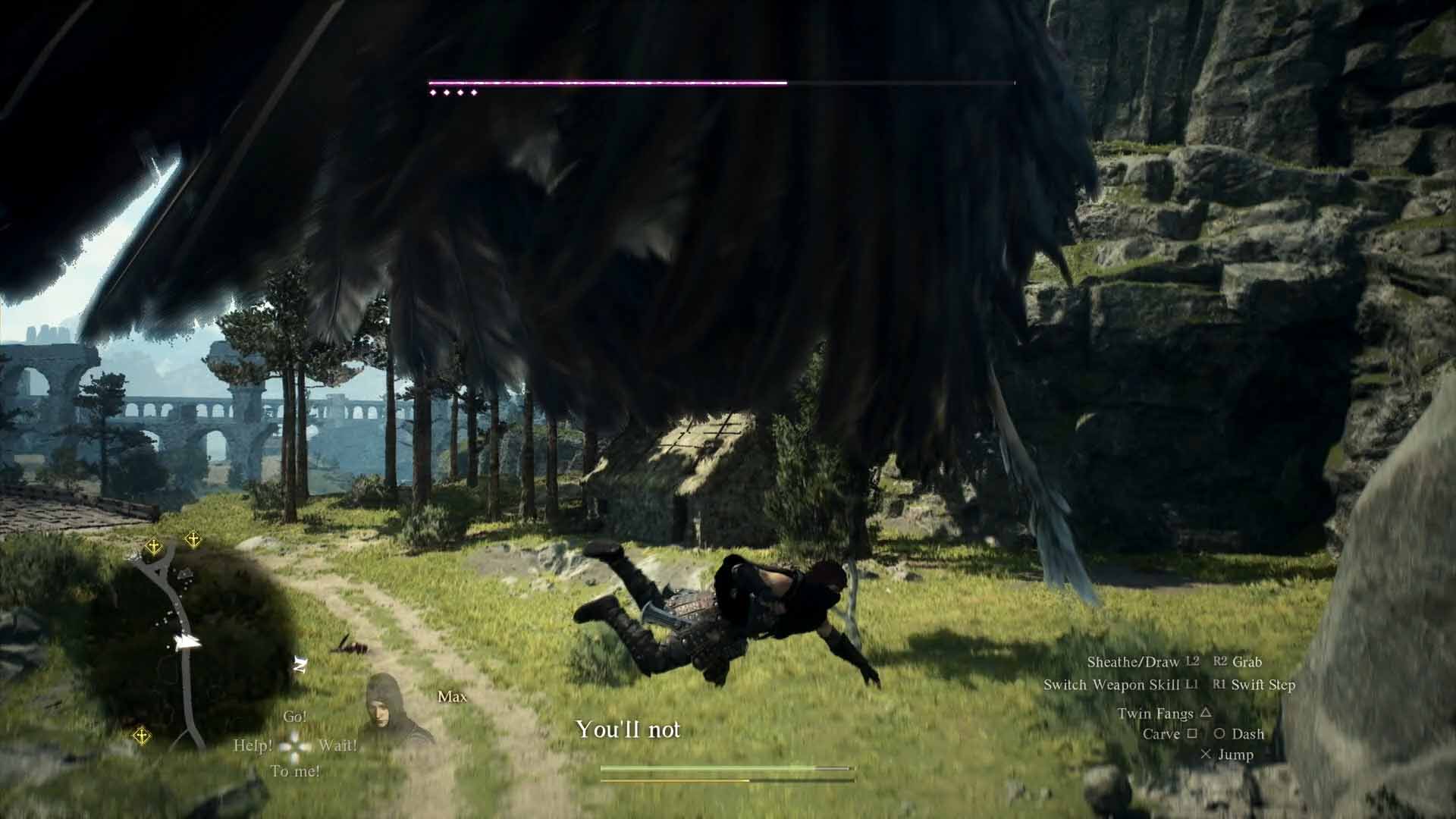Select the north compass indicator near the minimap
The height and width of the screenshot is (819, 1456).
[x=300, y=664]
